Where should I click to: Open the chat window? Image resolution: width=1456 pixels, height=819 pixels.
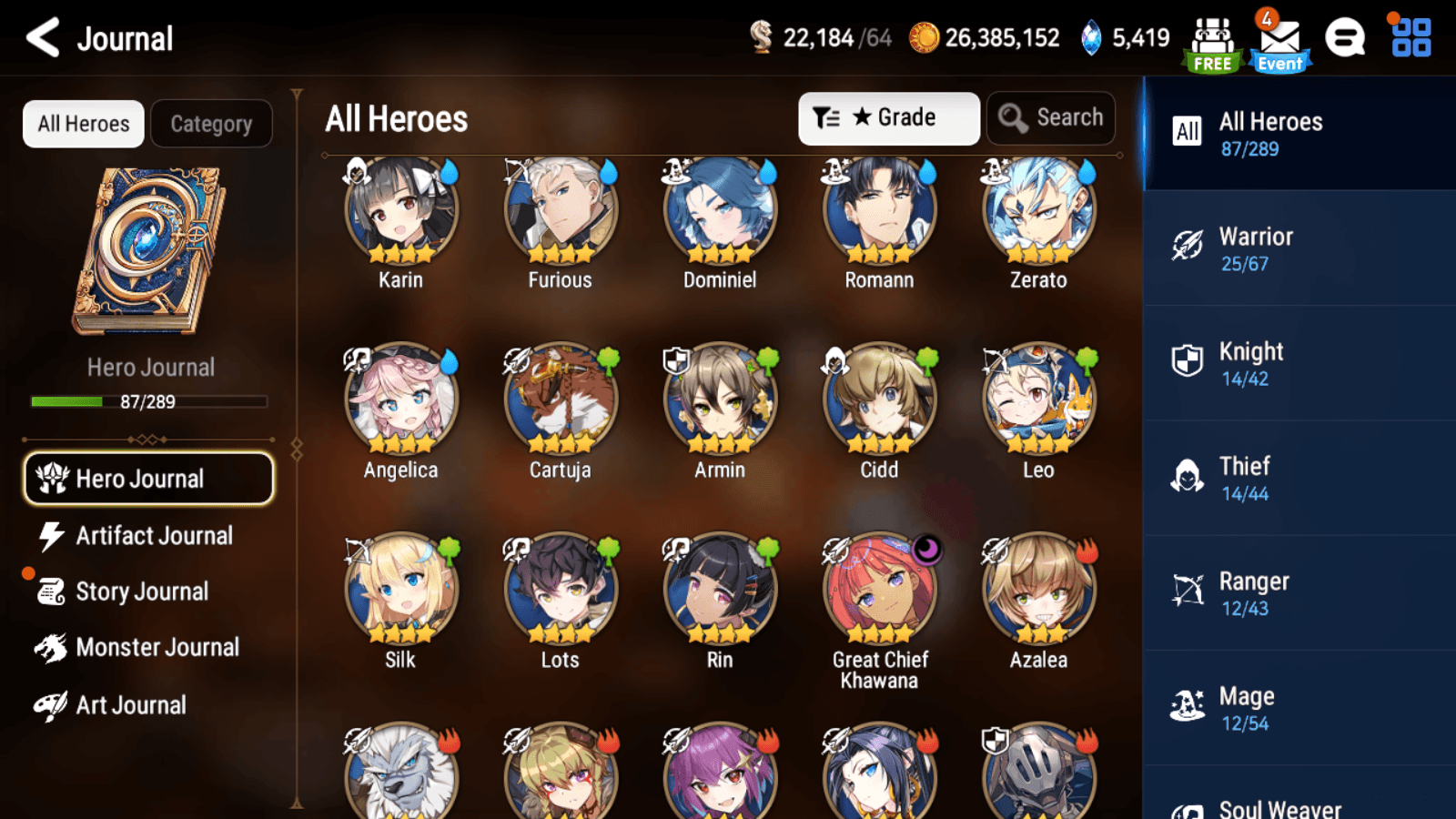point(1345,38)
